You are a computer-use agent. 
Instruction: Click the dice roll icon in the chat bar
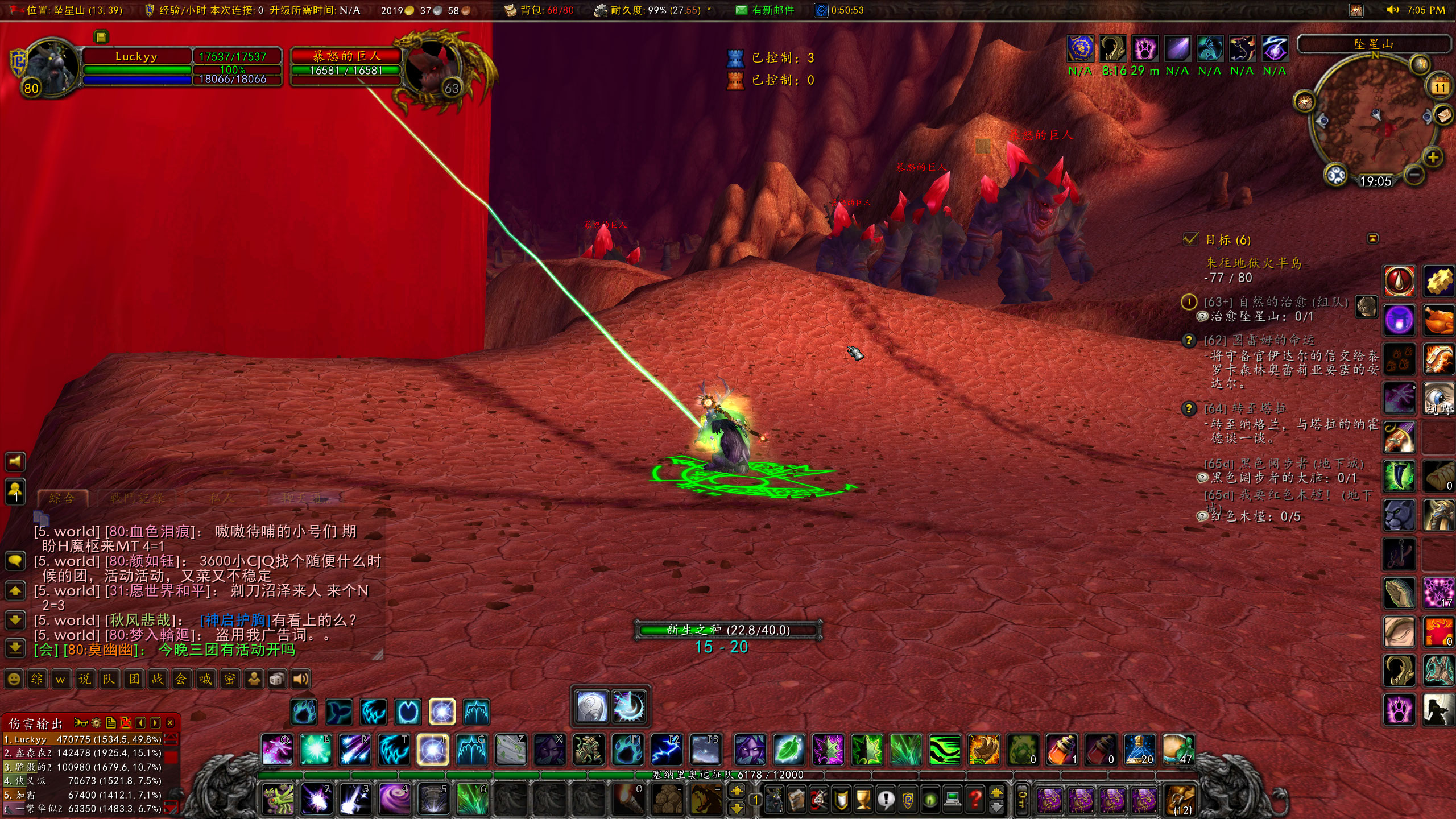coord(276,679)
